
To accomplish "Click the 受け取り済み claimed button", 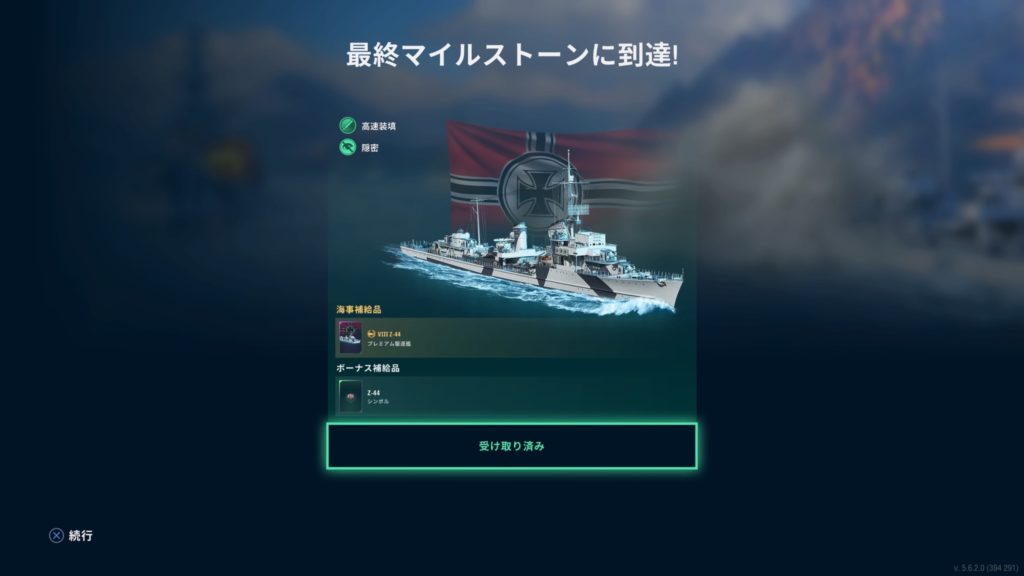I will coord(511,446).
